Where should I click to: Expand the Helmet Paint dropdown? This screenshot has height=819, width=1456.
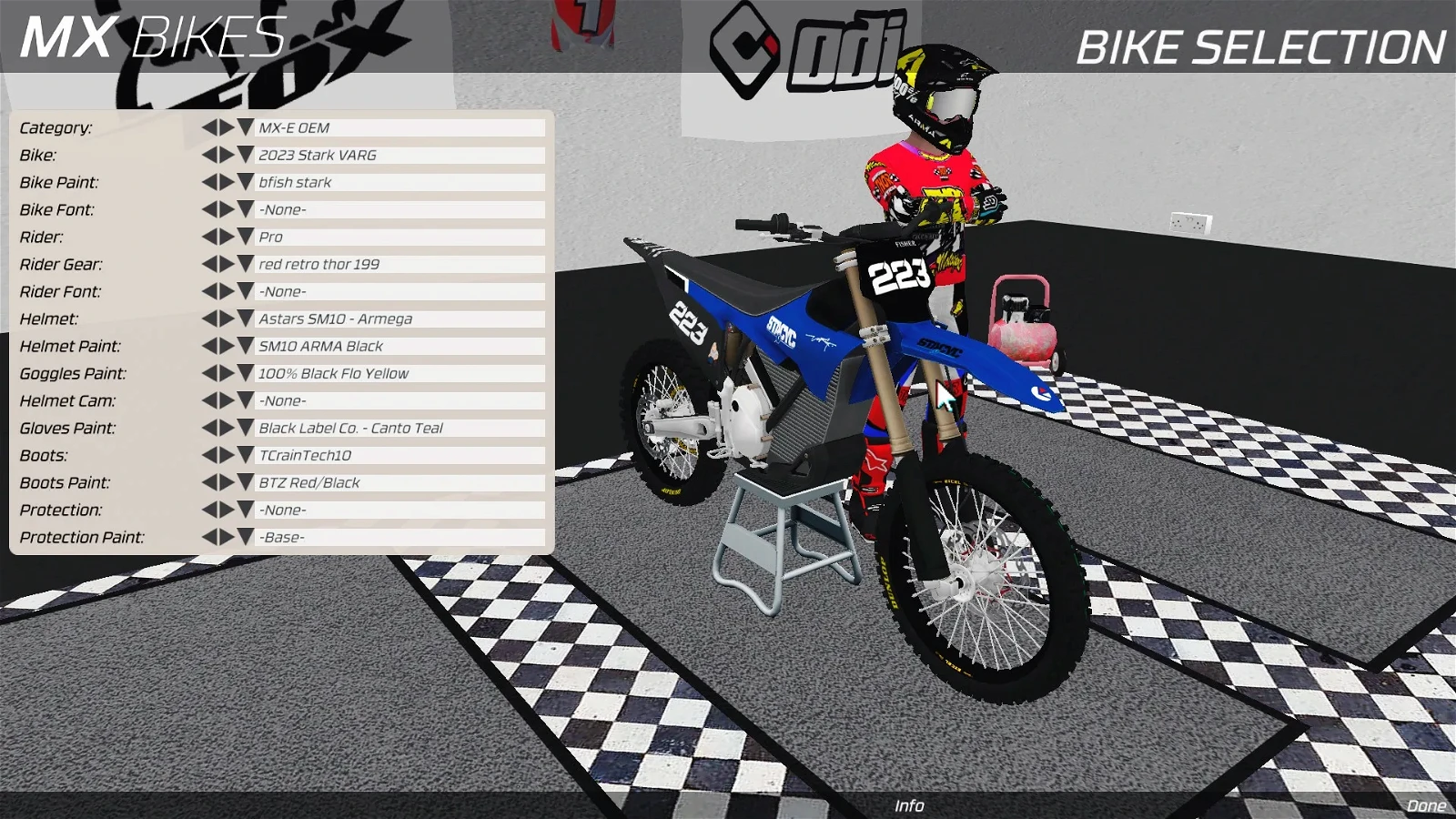(244, 346)
